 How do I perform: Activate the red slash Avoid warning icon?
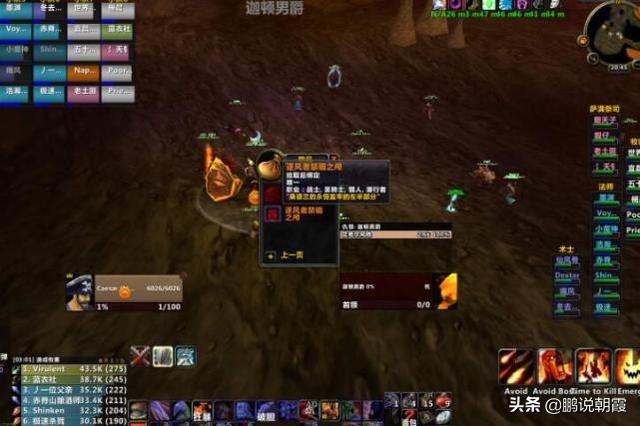click(x=515, y=367)
